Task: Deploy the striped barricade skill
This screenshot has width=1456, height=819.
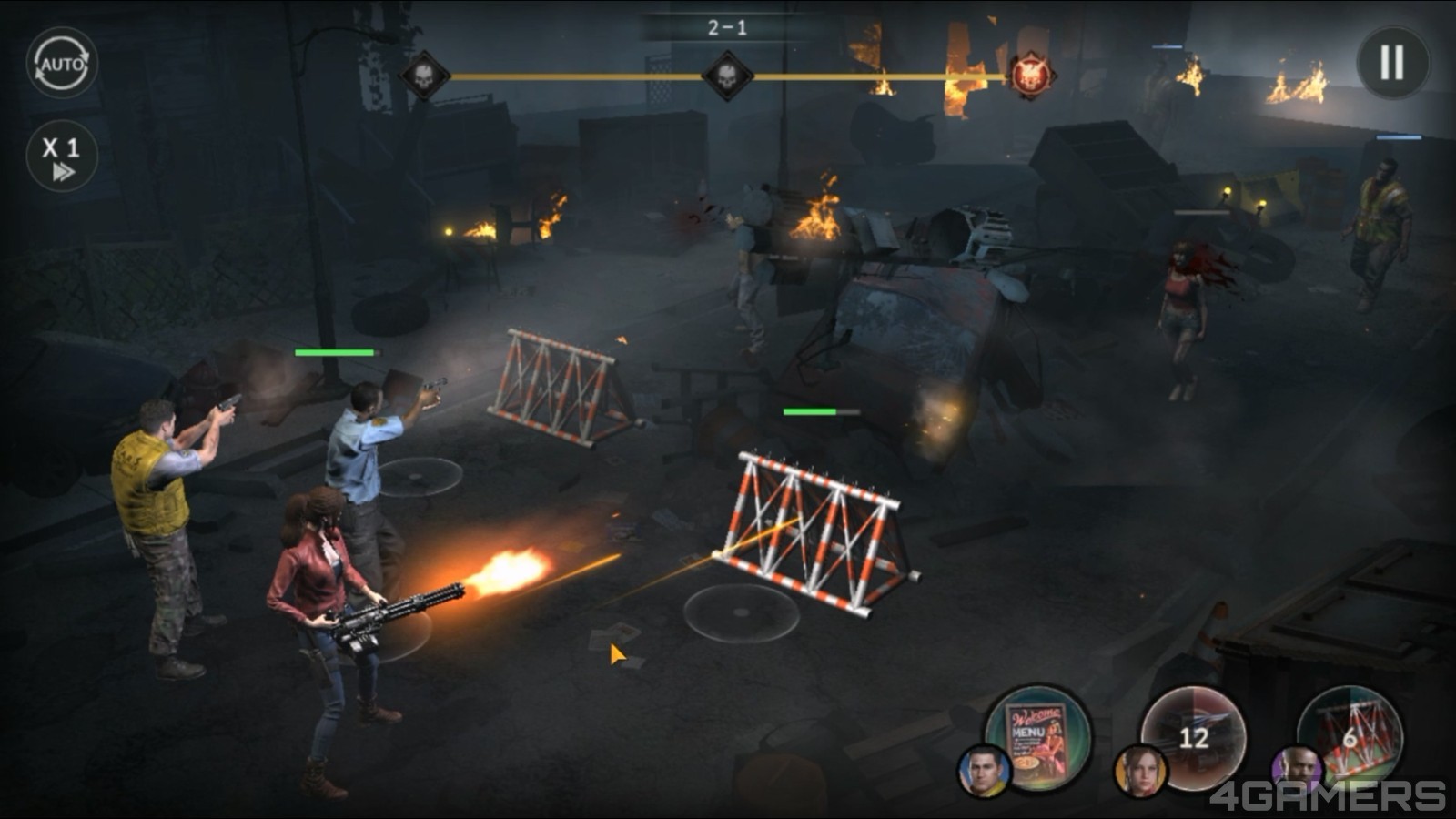Action: [x=1350, y=735]
